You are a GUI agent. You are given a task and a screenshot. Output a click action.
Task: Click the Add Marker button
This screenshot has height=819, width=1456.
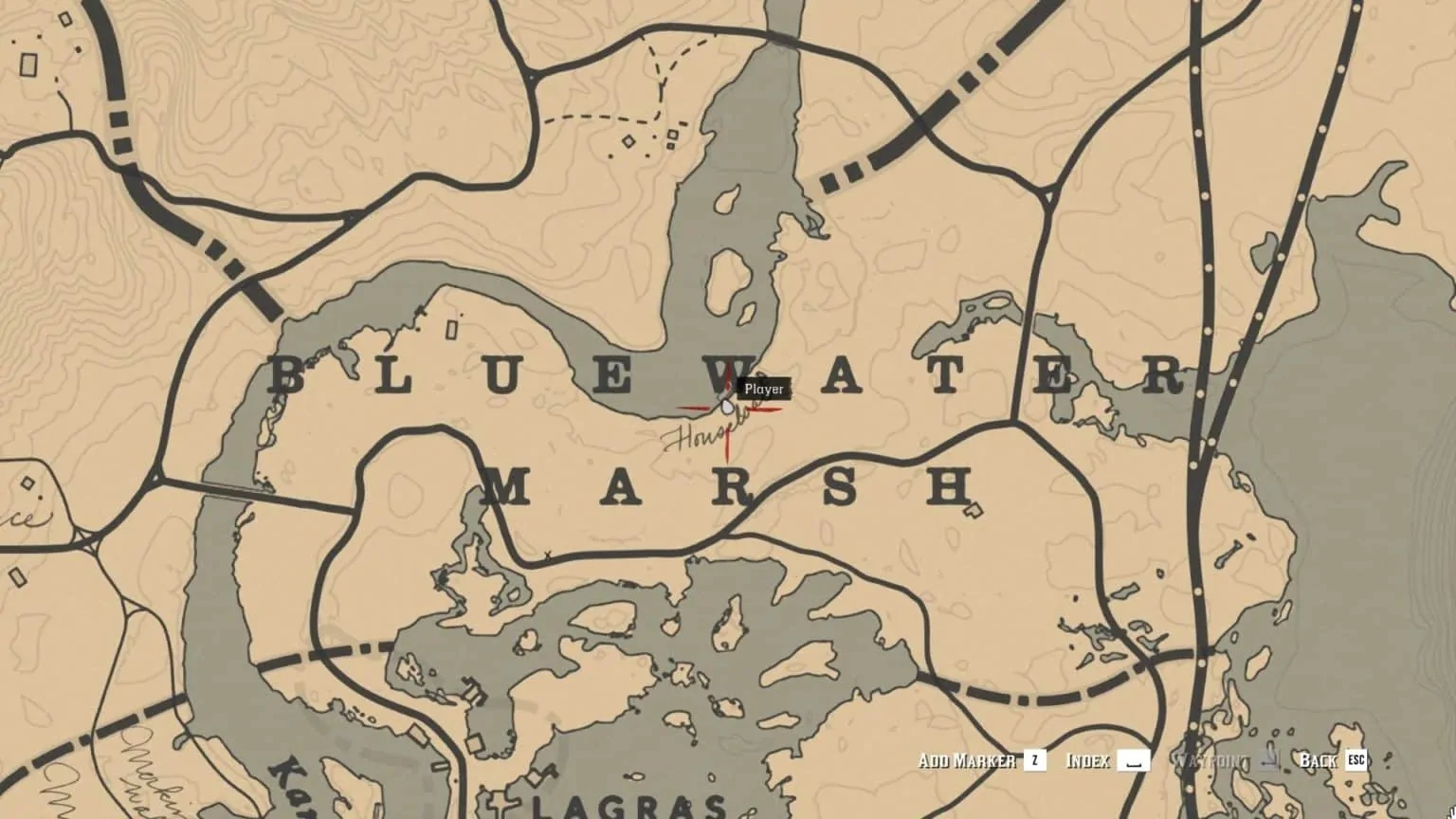(x=968, y=760)
